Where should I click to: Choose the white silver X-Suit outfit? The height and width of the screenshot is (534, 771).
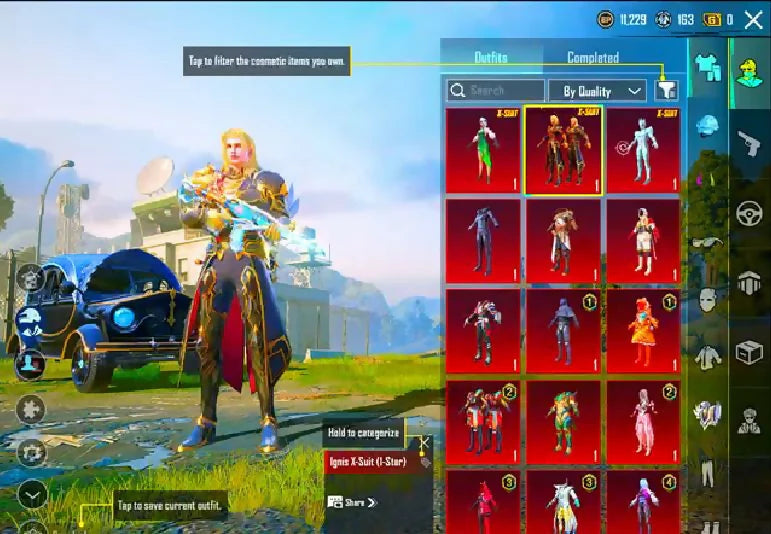643,150
